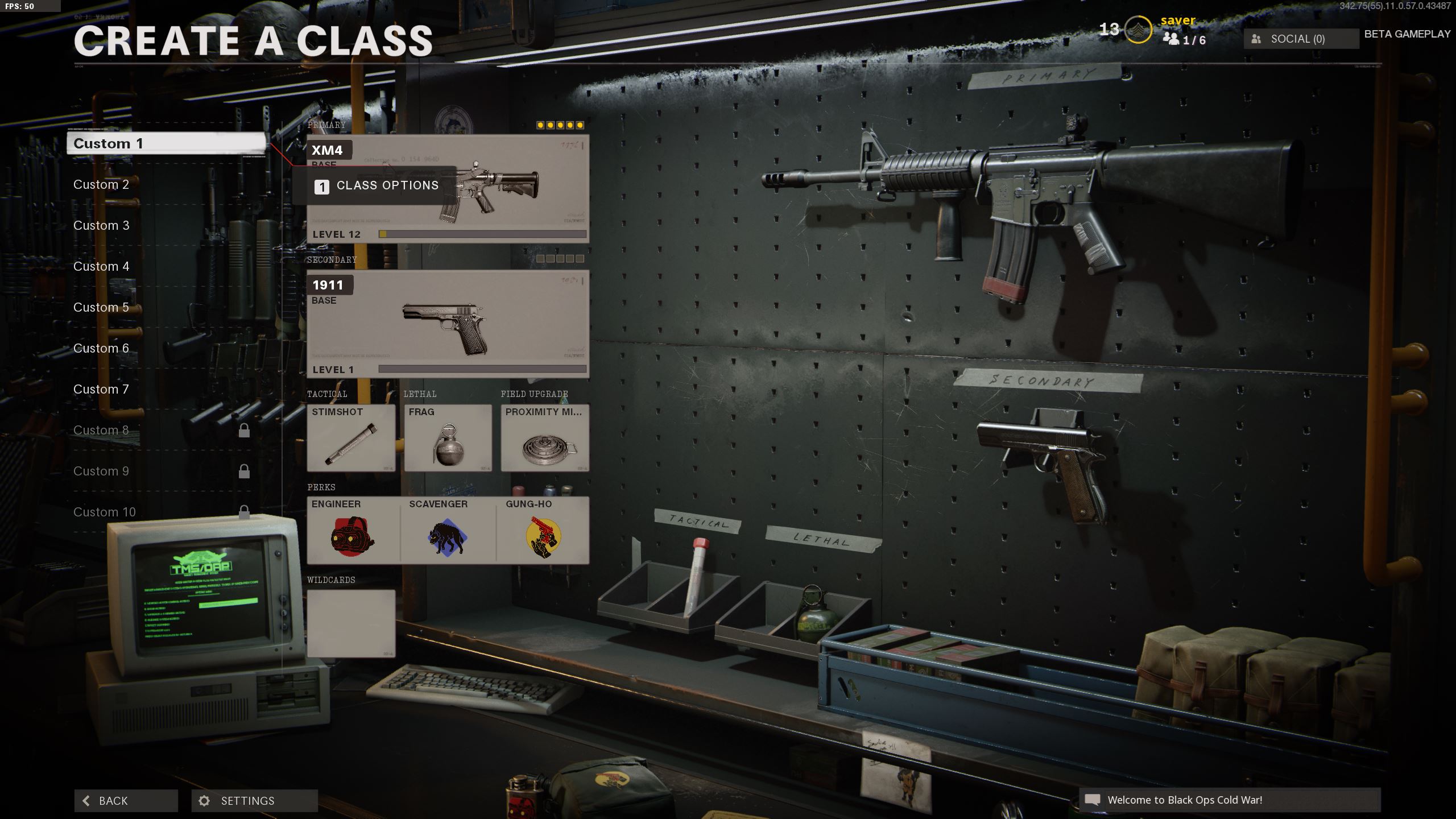Select the Scavenger perk slot
The width and height of the screenshot is (1456, 819).
(x=448, y=531)
